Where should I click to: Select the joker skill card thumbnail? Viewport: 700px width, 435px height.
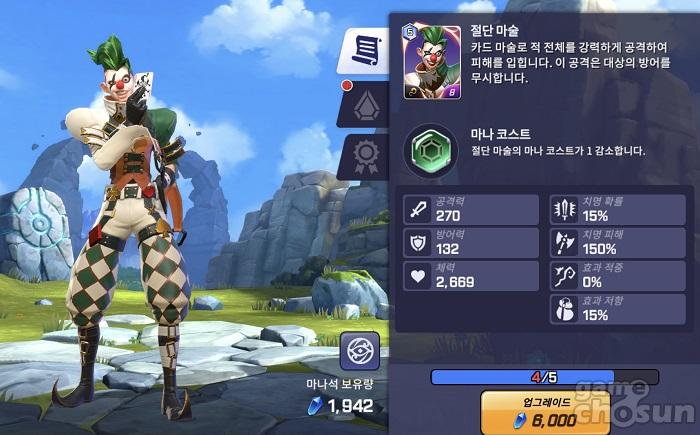pyautogui.click(x=432, y=62)
